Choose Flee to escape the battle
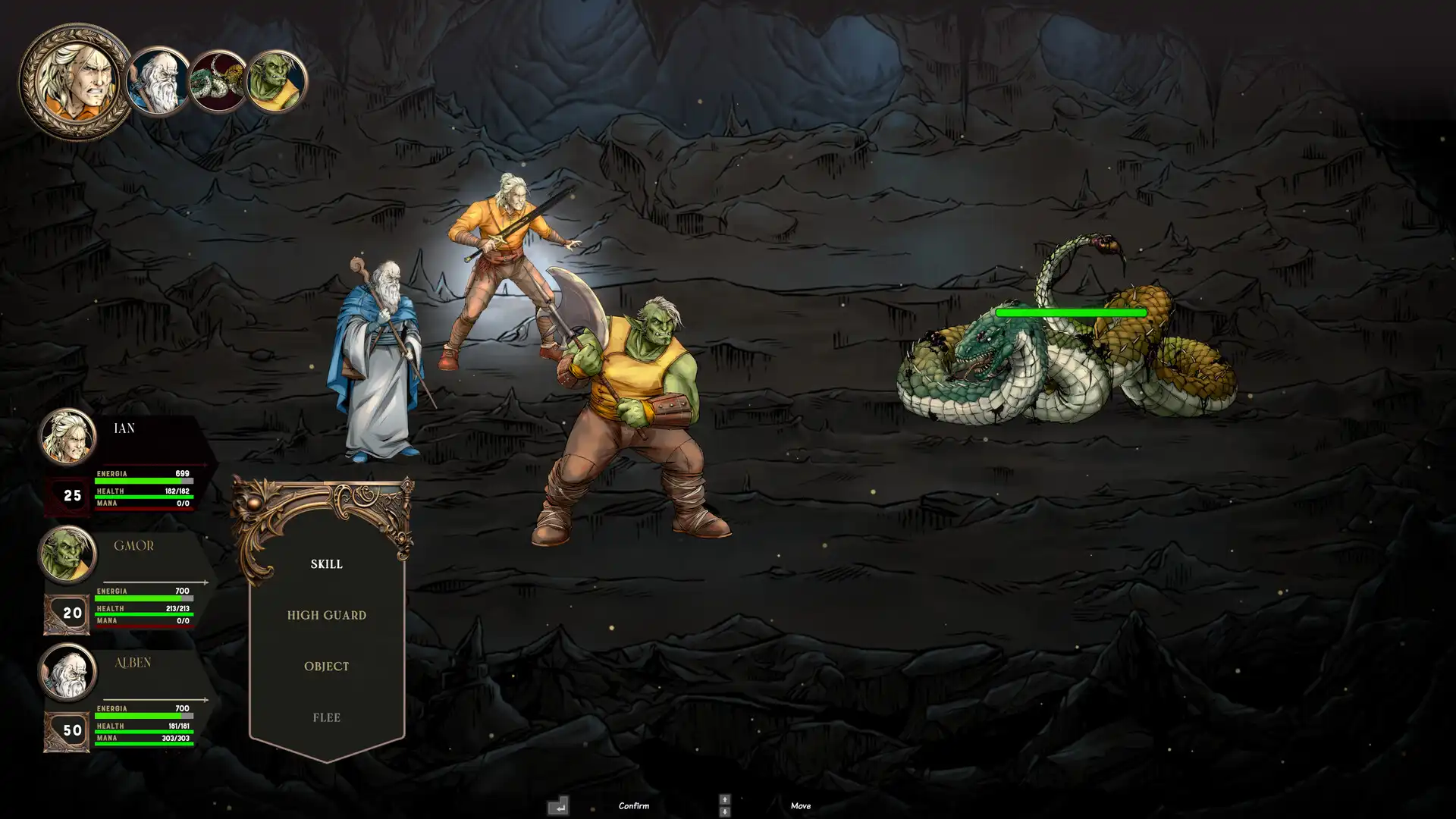The width and height of the screenshot is (1456, 819). click(x=326, y=717)
